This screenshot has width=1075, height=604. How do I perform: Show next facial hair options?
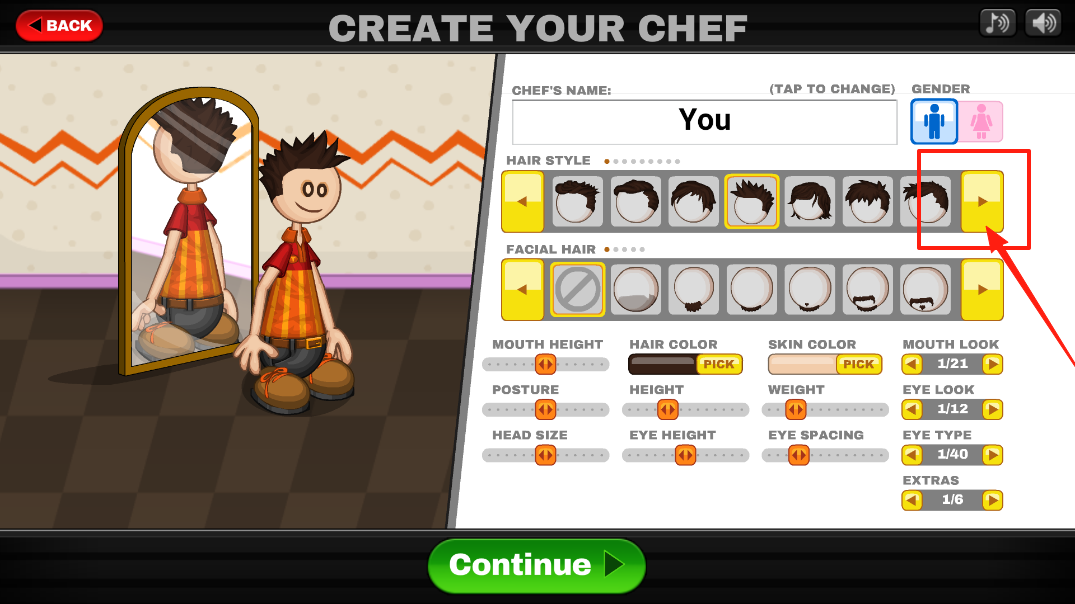click(x=982, y=290)
